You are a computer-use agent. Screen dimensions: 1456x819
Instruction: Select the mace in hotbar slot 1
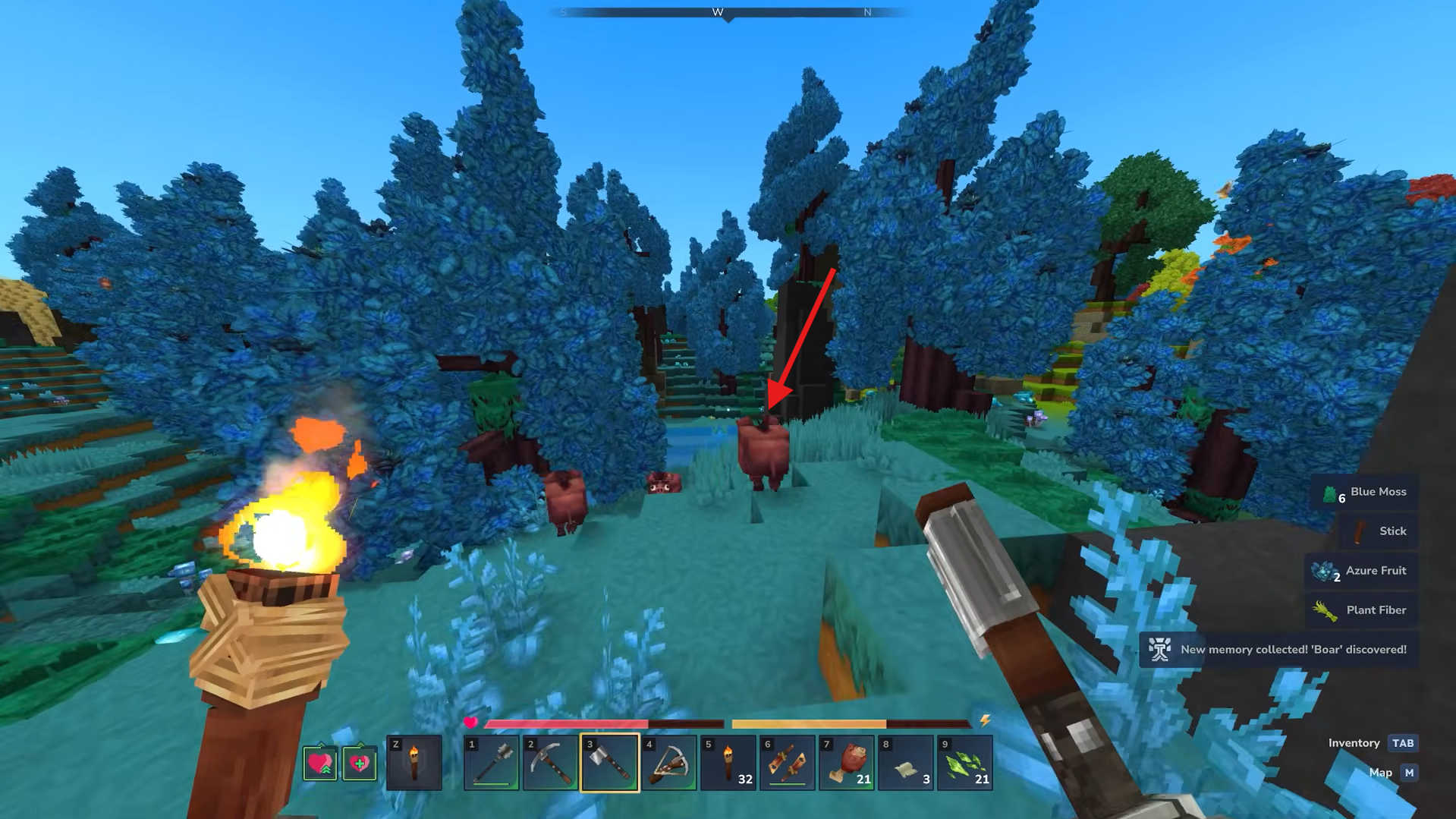[489, 763]
